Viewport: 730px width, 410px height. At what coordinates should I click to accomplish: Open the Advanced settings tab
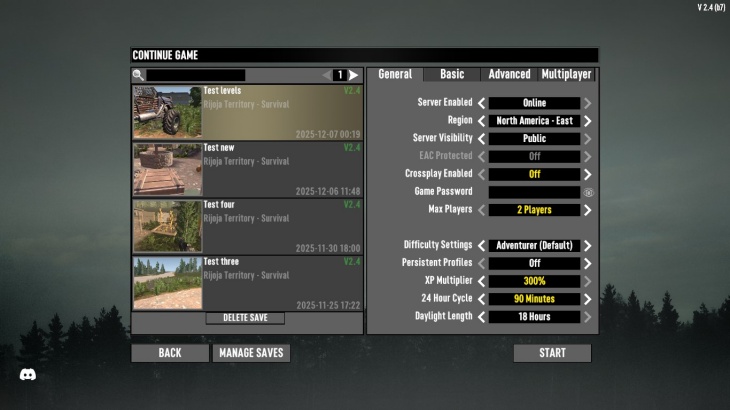click(509, 74)
